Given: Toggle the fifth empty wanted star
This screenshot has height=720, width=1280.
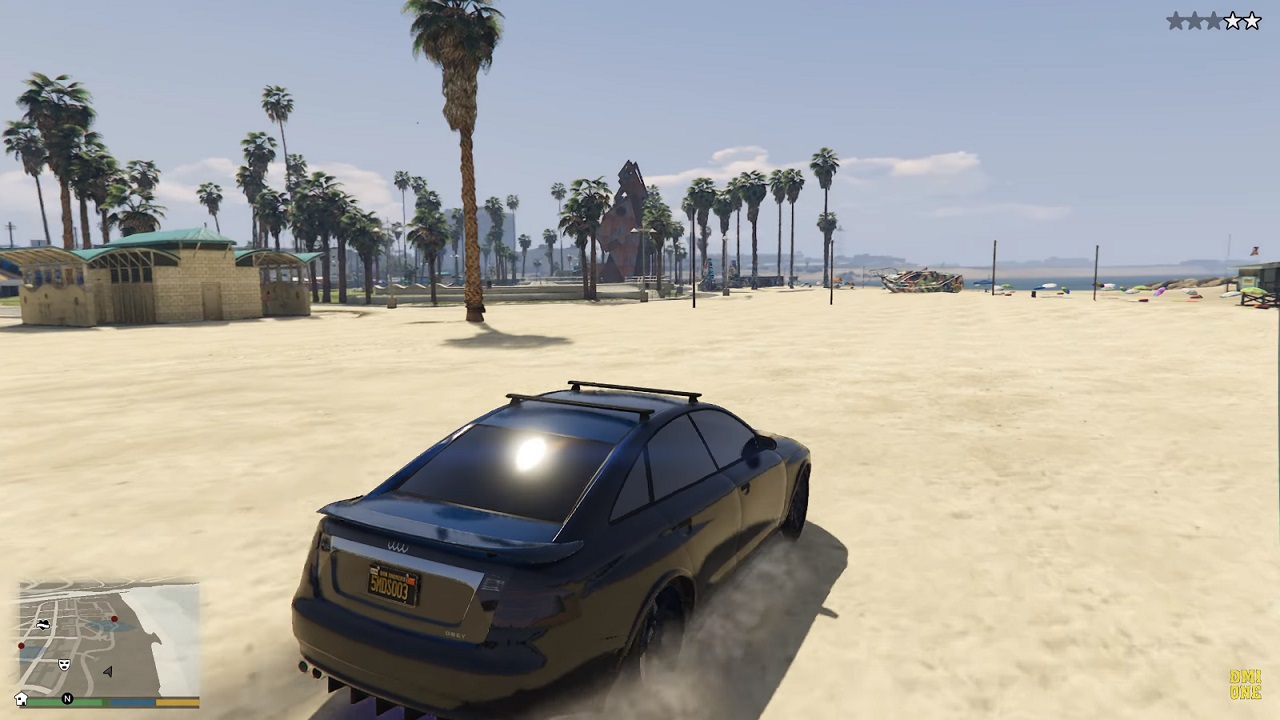Looking at the screenshot, I should [1251, 20].
